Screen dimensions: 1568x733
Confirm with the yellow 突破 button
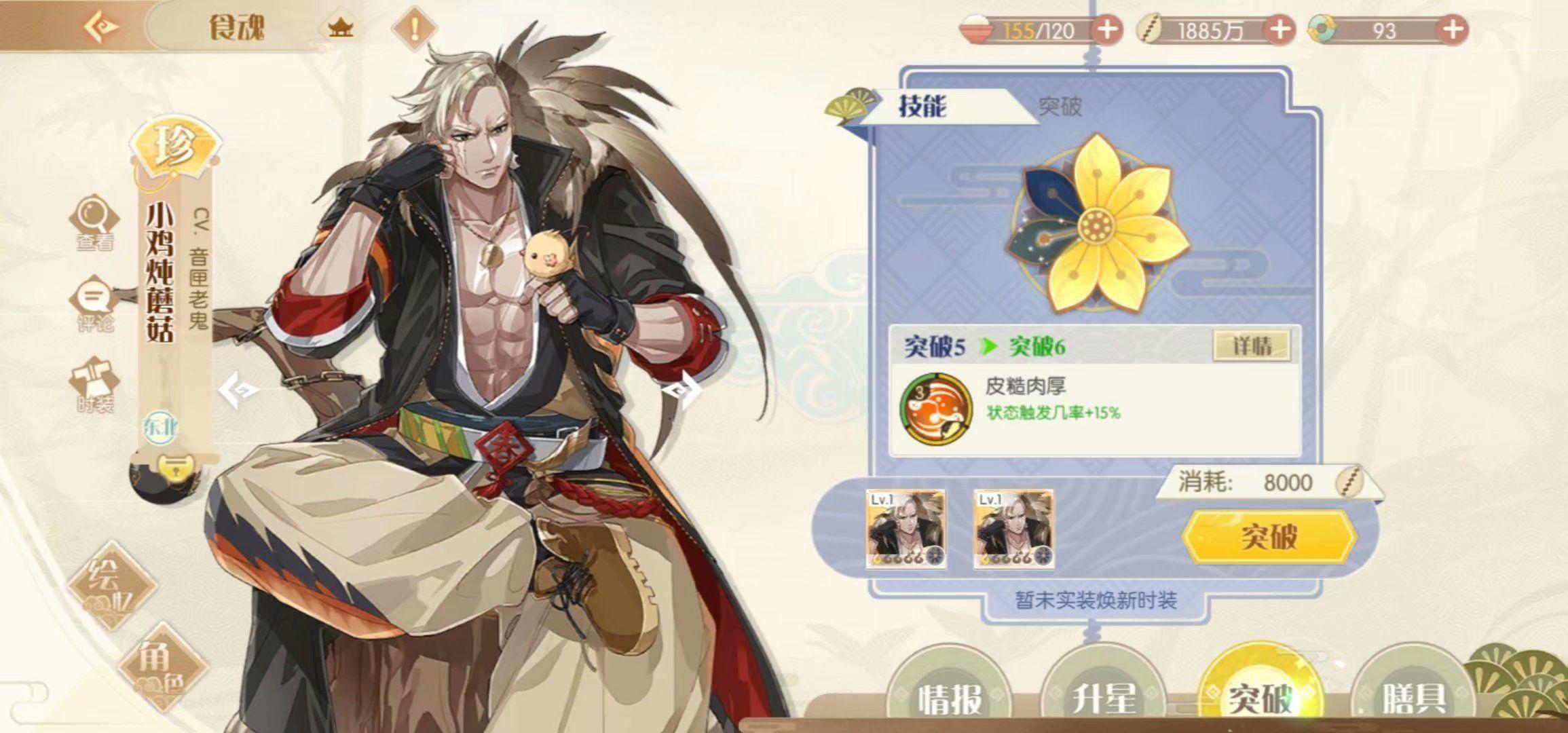coord(1269,537)
